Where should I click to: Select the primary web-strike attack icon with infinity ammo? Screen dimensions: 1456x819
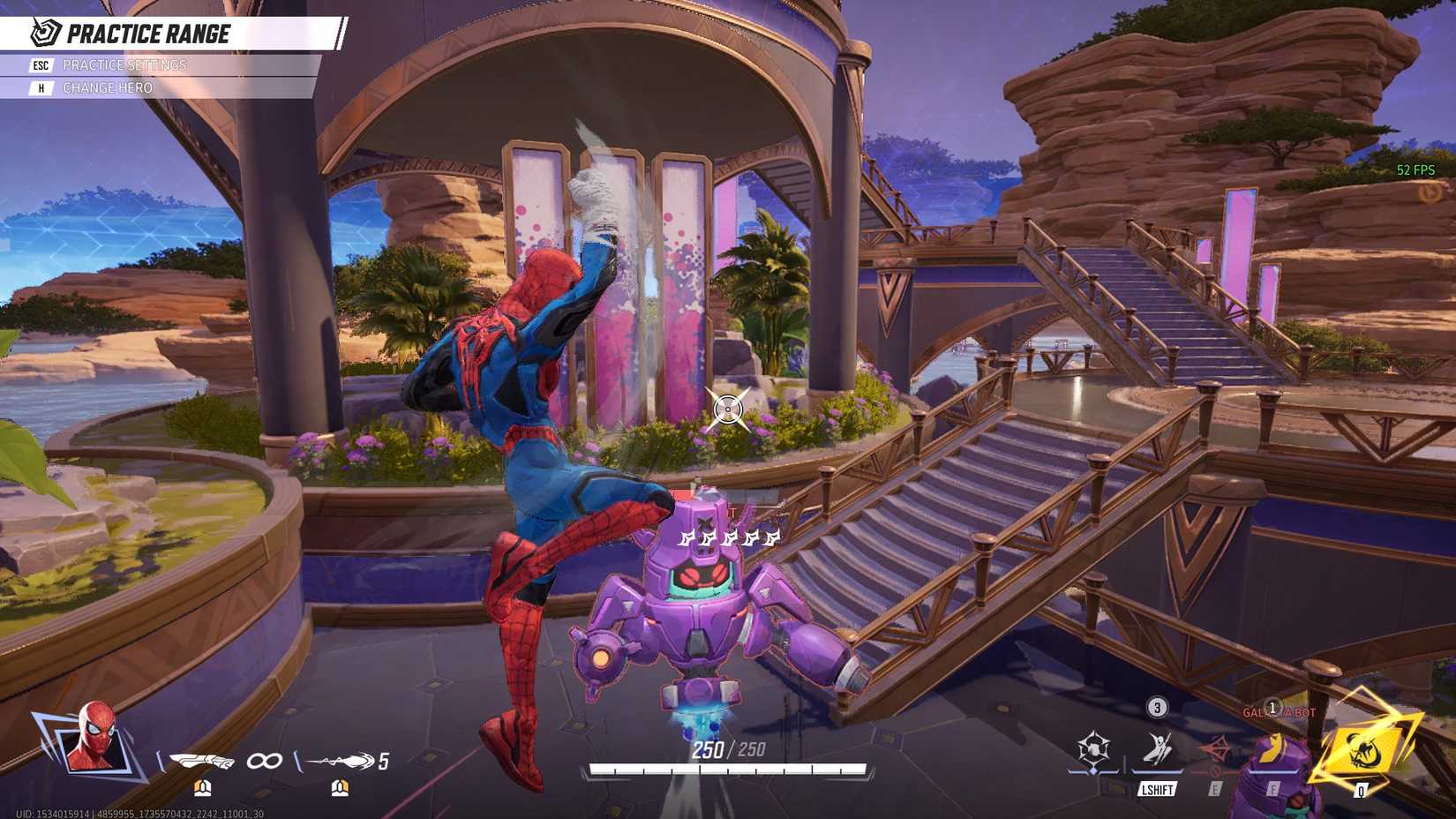click(x=200, y=760)
